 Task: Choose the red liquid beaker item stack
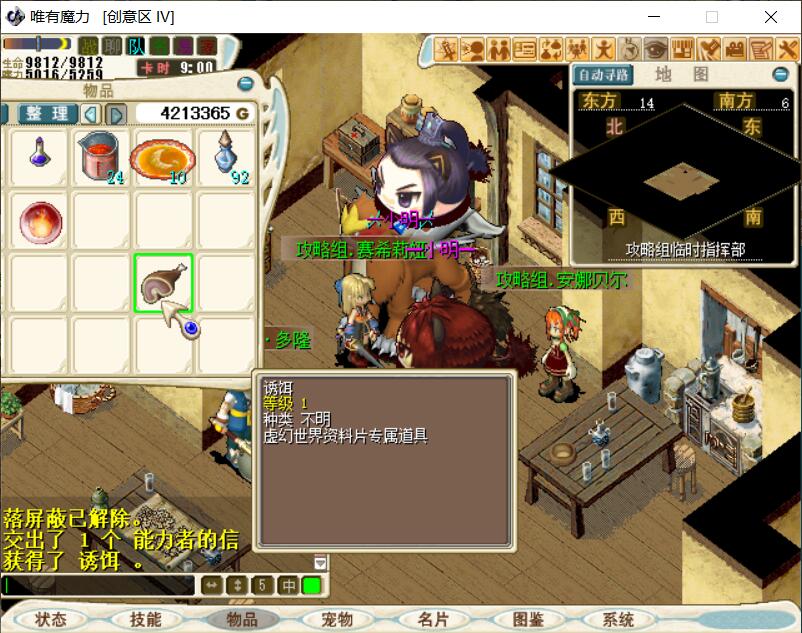(x=100, y=157)
